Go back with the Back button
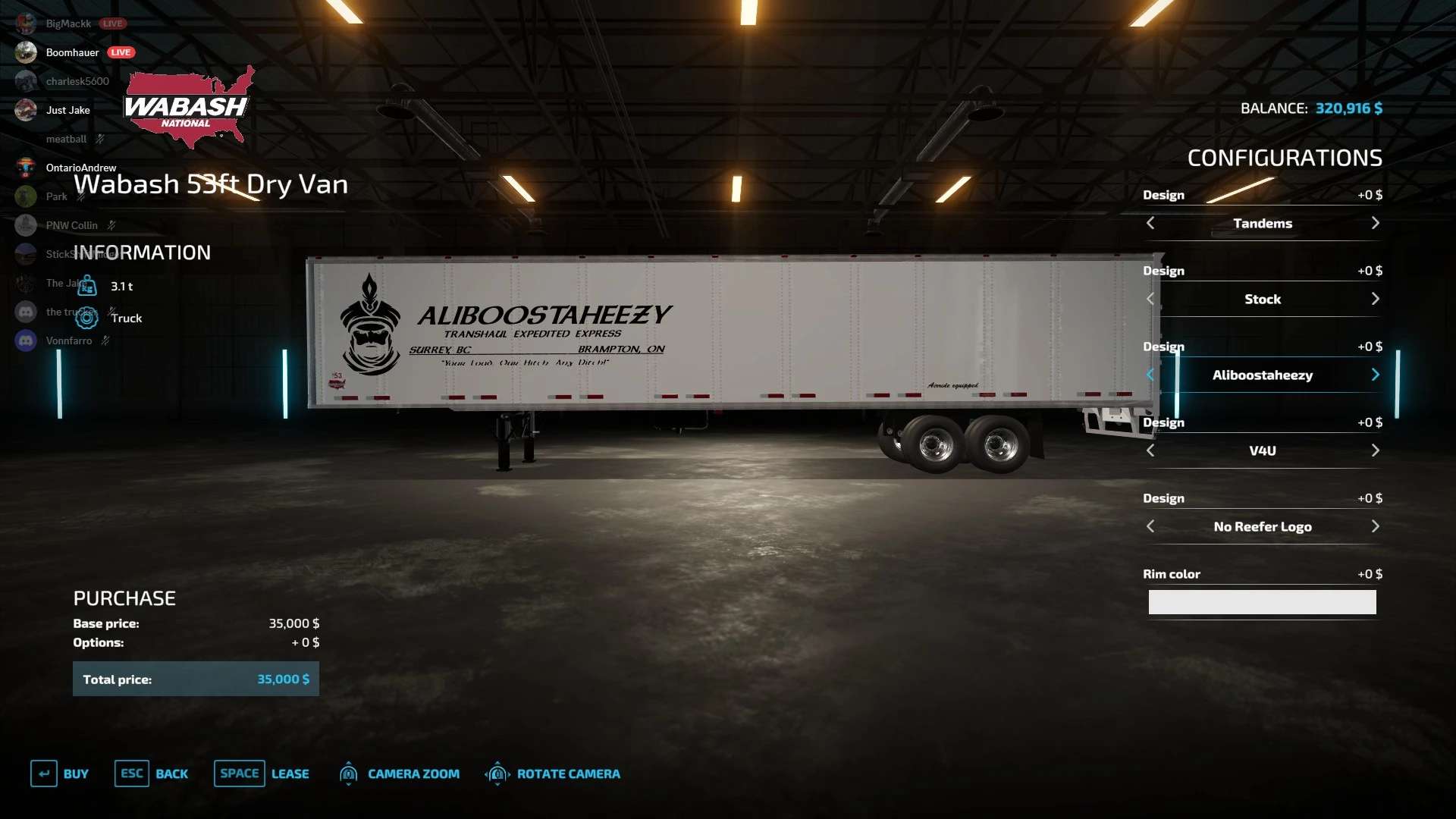 click(152, 773)
